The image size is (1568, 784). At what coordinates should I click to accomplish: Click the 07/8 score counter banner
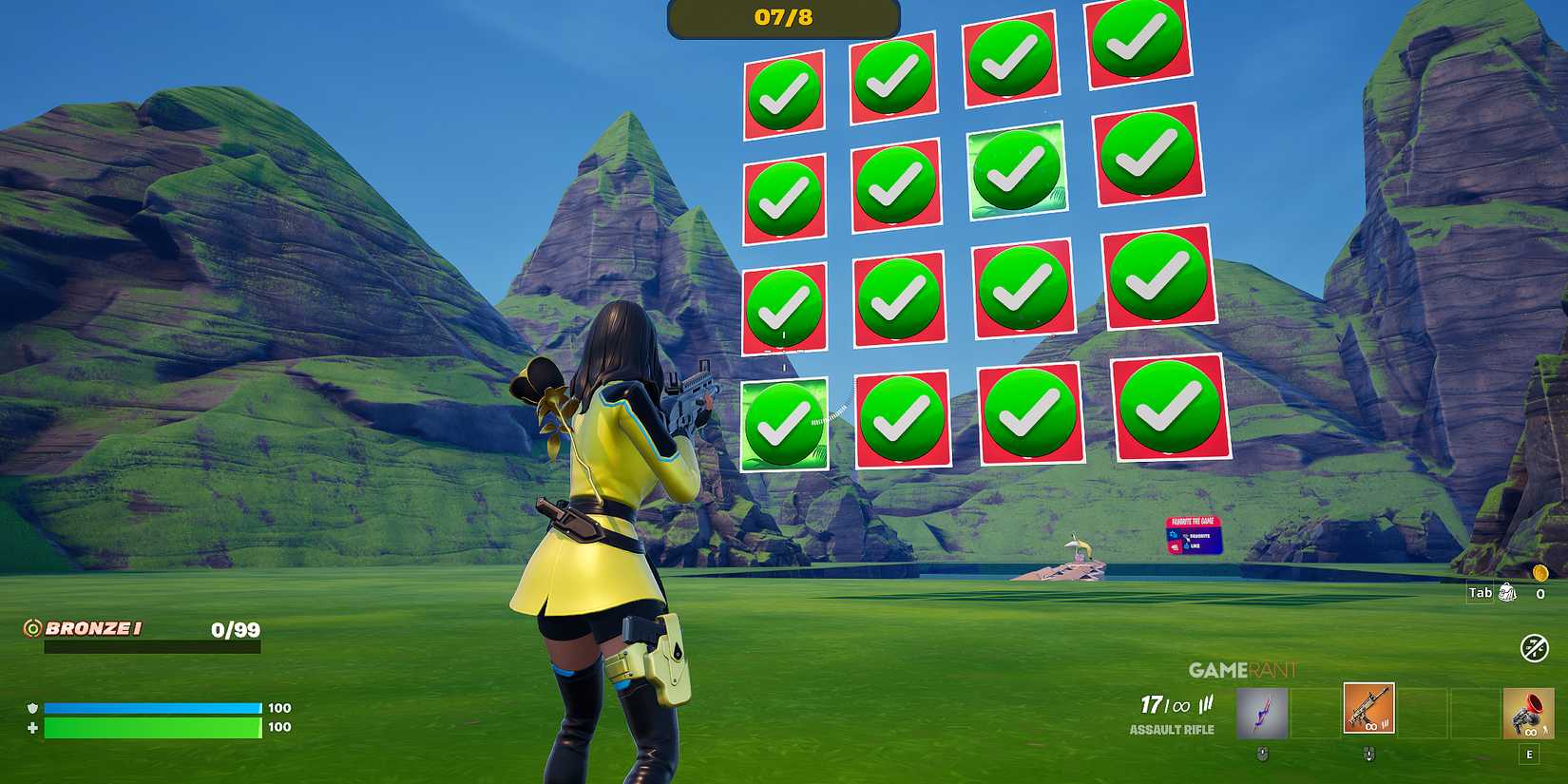tap(781, 16)
